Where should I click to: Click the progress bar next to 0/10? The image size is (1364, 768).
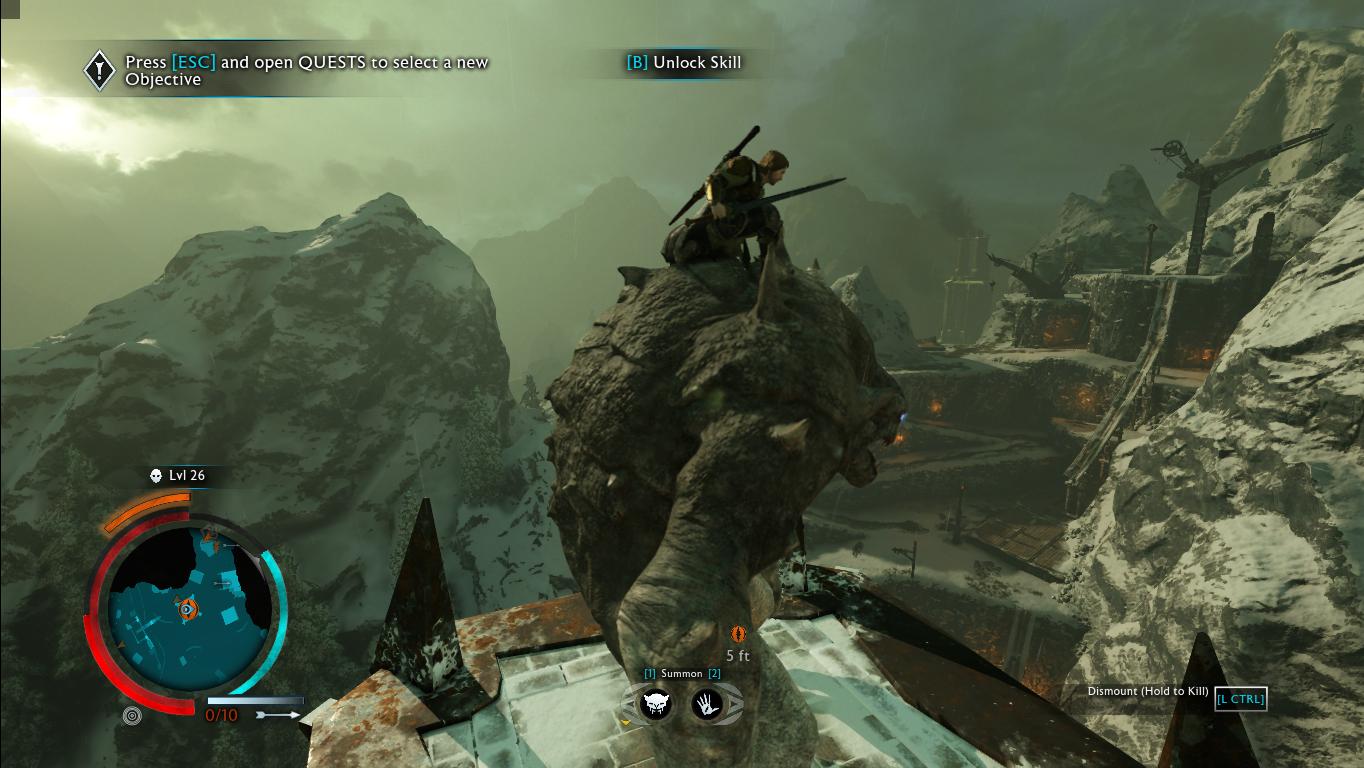(x=255, y=700)
